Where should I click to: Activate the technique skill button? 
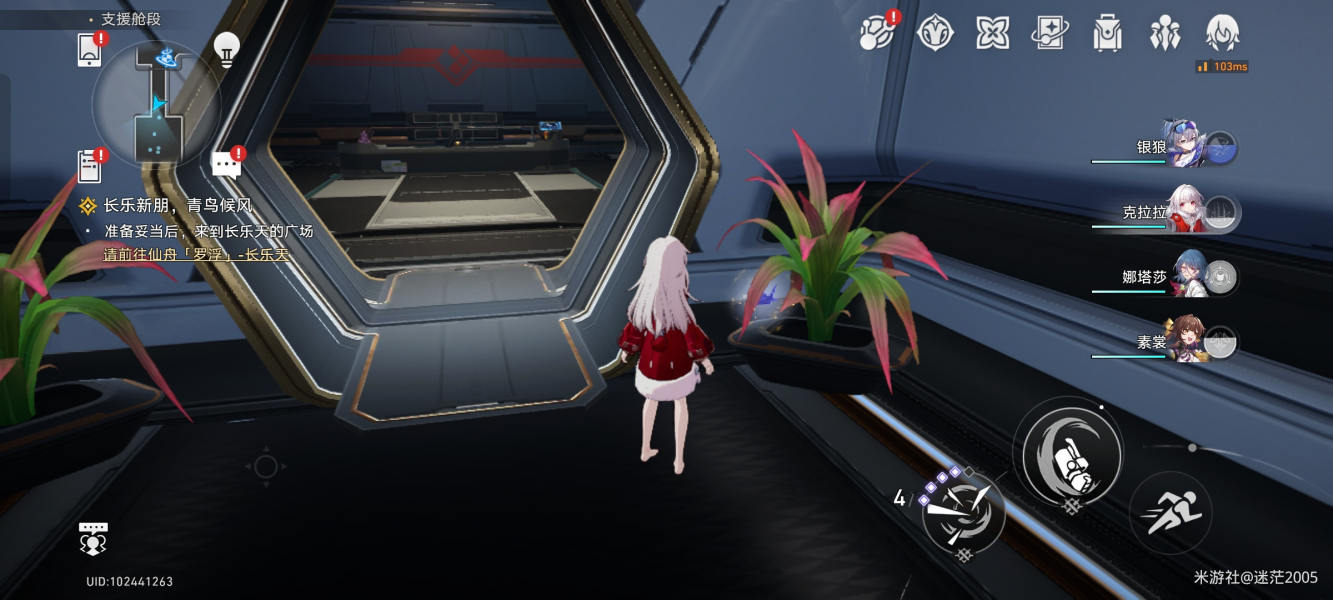(962, 513)
